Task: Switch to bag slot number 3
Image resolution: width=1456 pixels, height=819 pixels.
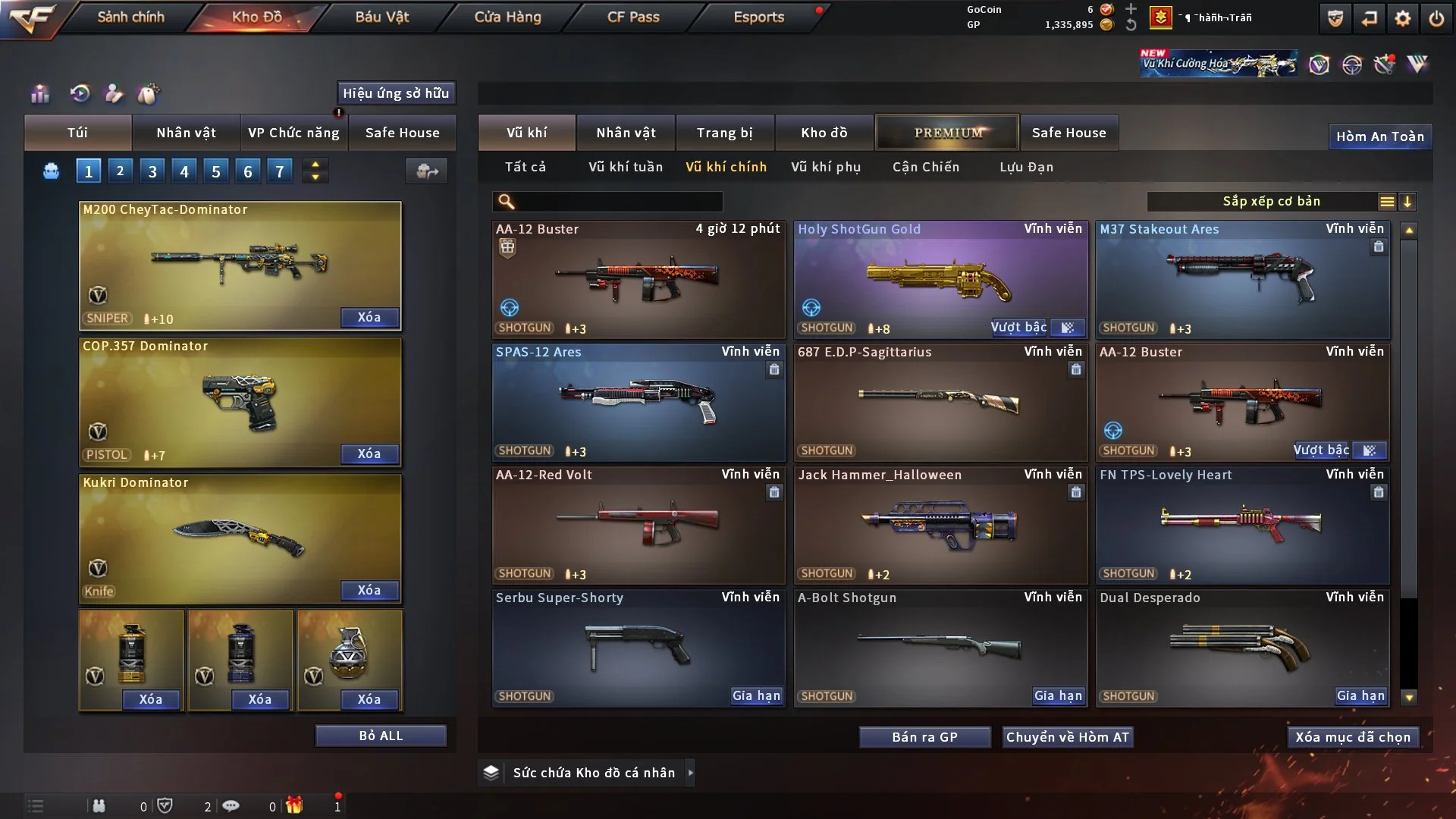Action: pos(152,171)
